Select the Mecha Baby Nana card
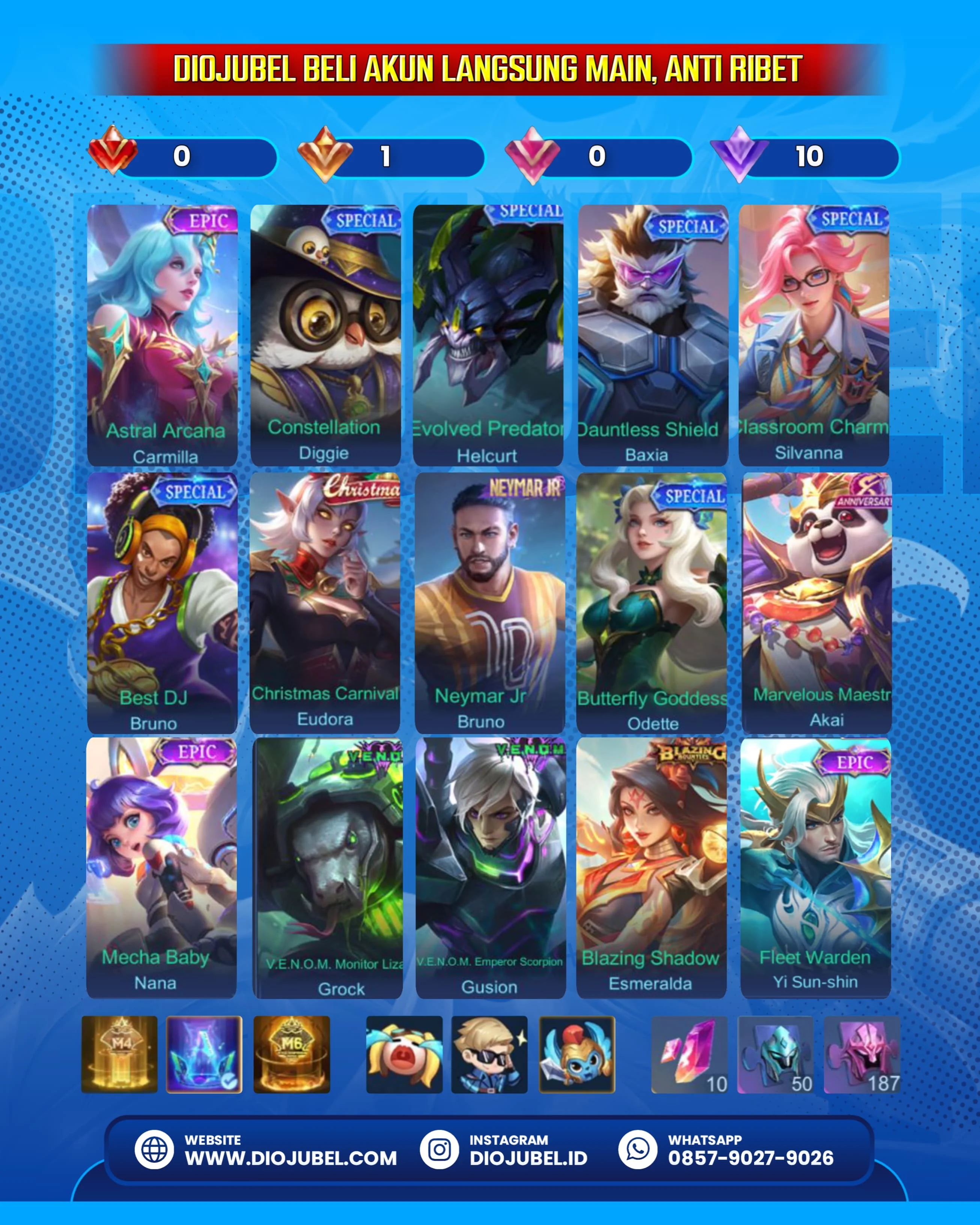The image size is (980, 1225). click(161, 868)
